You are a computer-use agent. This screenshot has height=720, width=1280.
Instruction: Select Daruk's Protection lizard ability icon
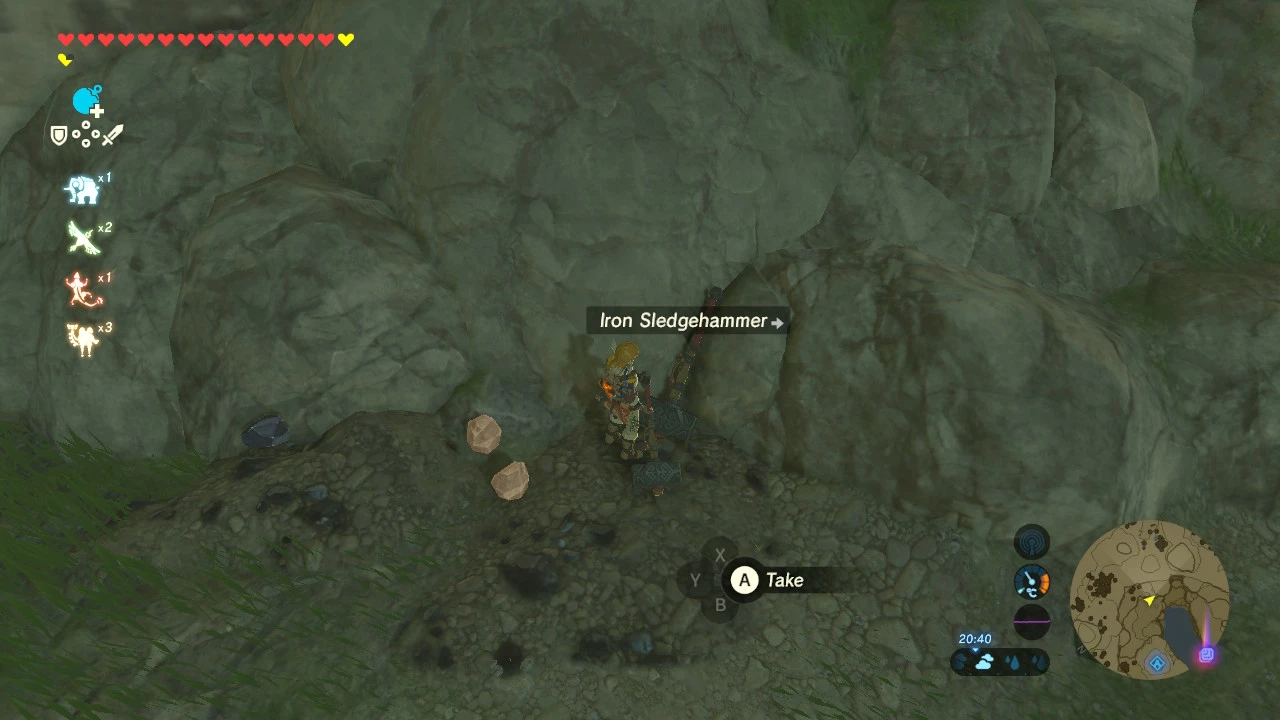(x=80, y=289)
